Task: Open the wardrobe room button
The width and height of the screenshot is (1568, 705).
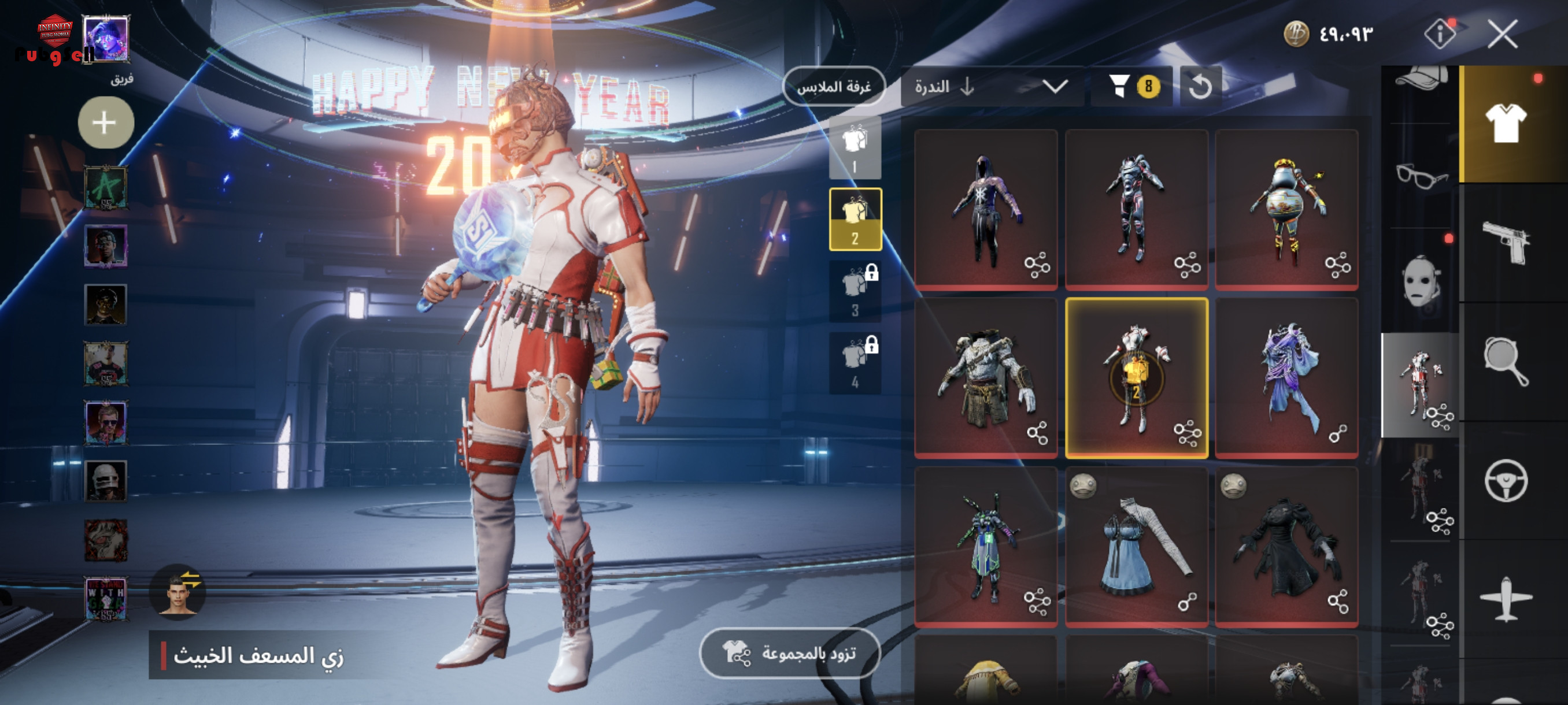Action: (833, 87)
